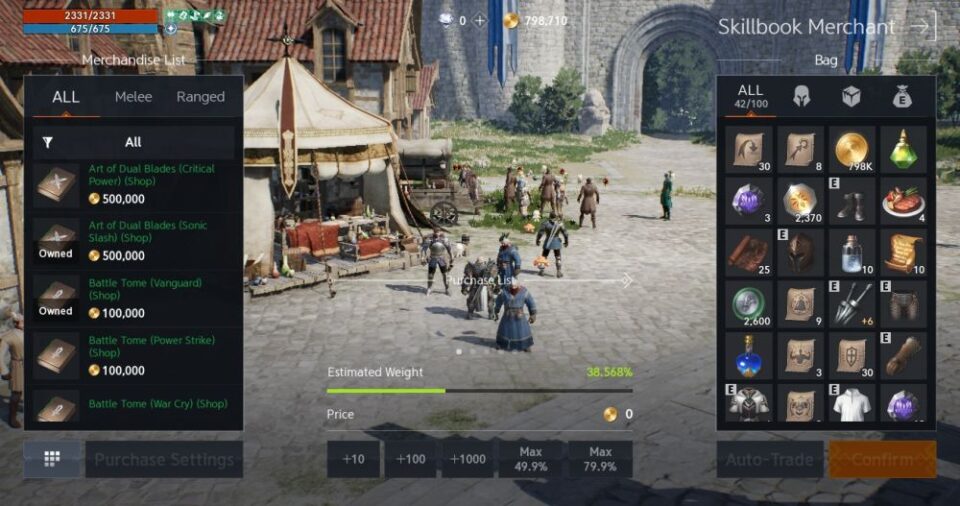Open the All filter dropdown
The width and height of the screenshot is (960, 506).
point(133,142)
